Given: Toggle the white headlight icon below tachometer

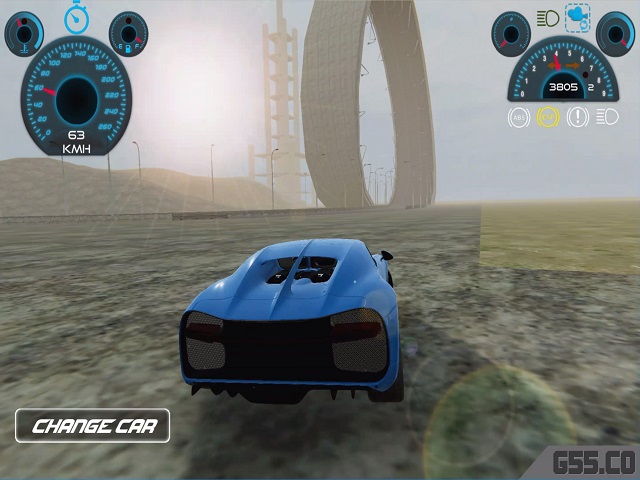Looking at the screenshot, I should pyautogui.click(x=606, y=117).
